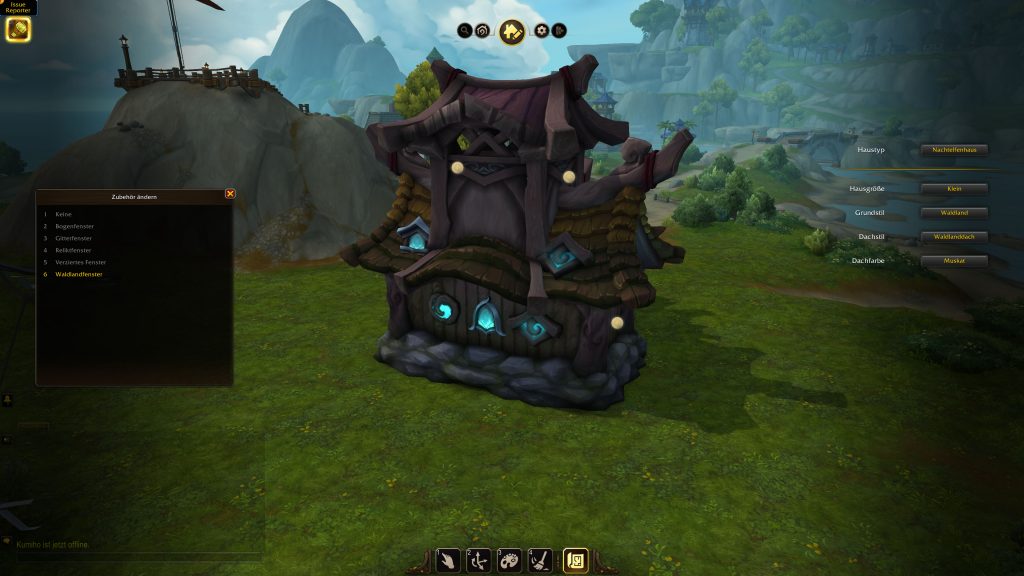Open the Haustyp dropdown showing Nachtelfenhaus

click(954, 149)
